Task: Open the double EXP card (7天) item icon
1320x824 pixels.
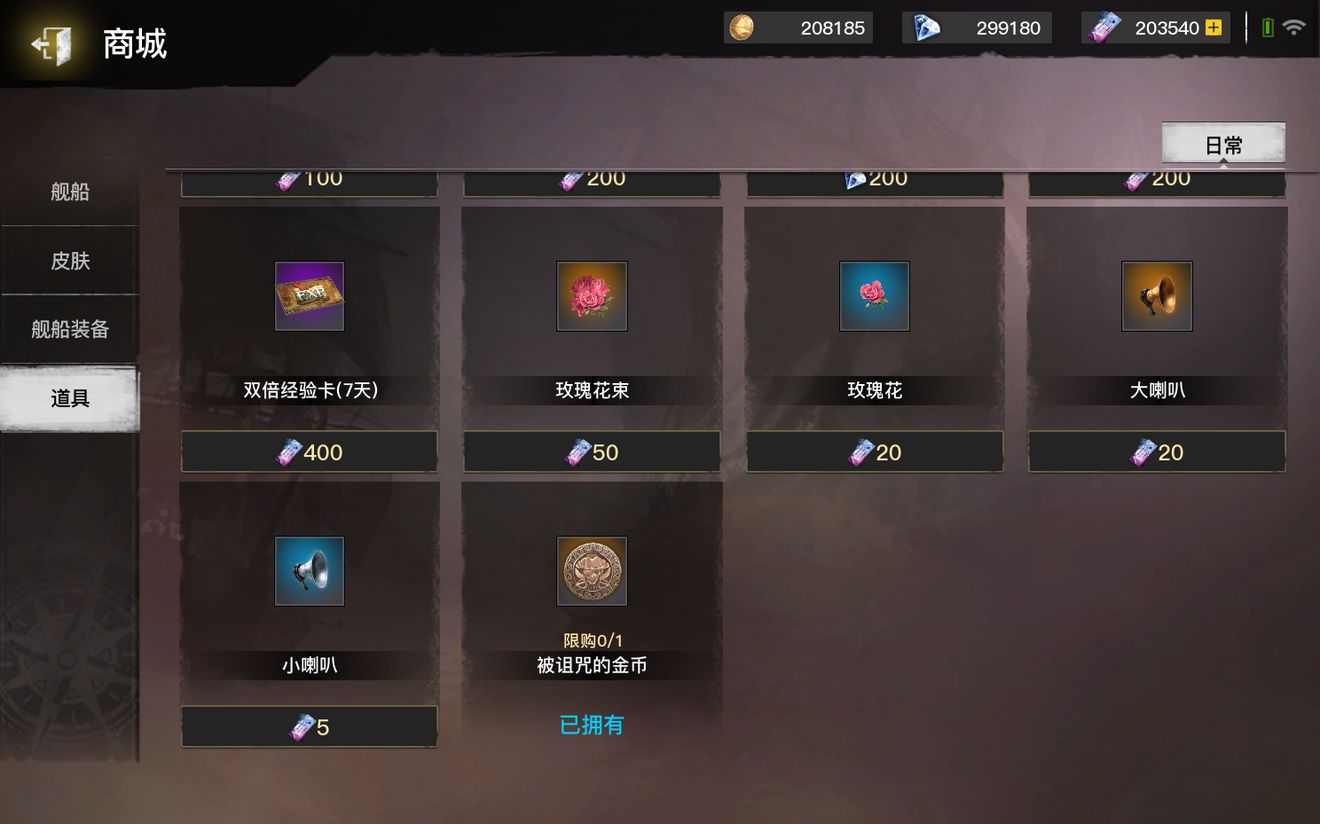Action: pyautogui.click(x=309, y=296)
